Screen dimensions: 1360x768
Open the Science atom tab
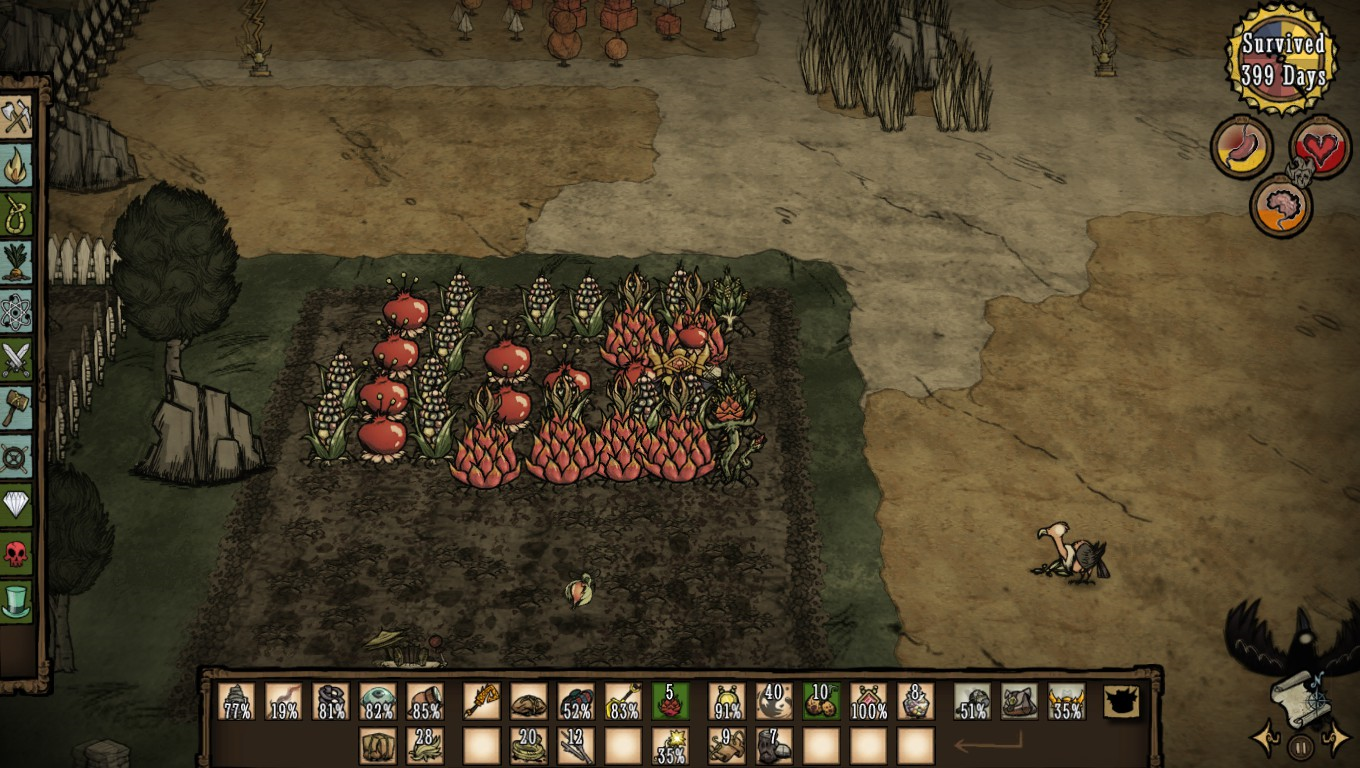16,312
